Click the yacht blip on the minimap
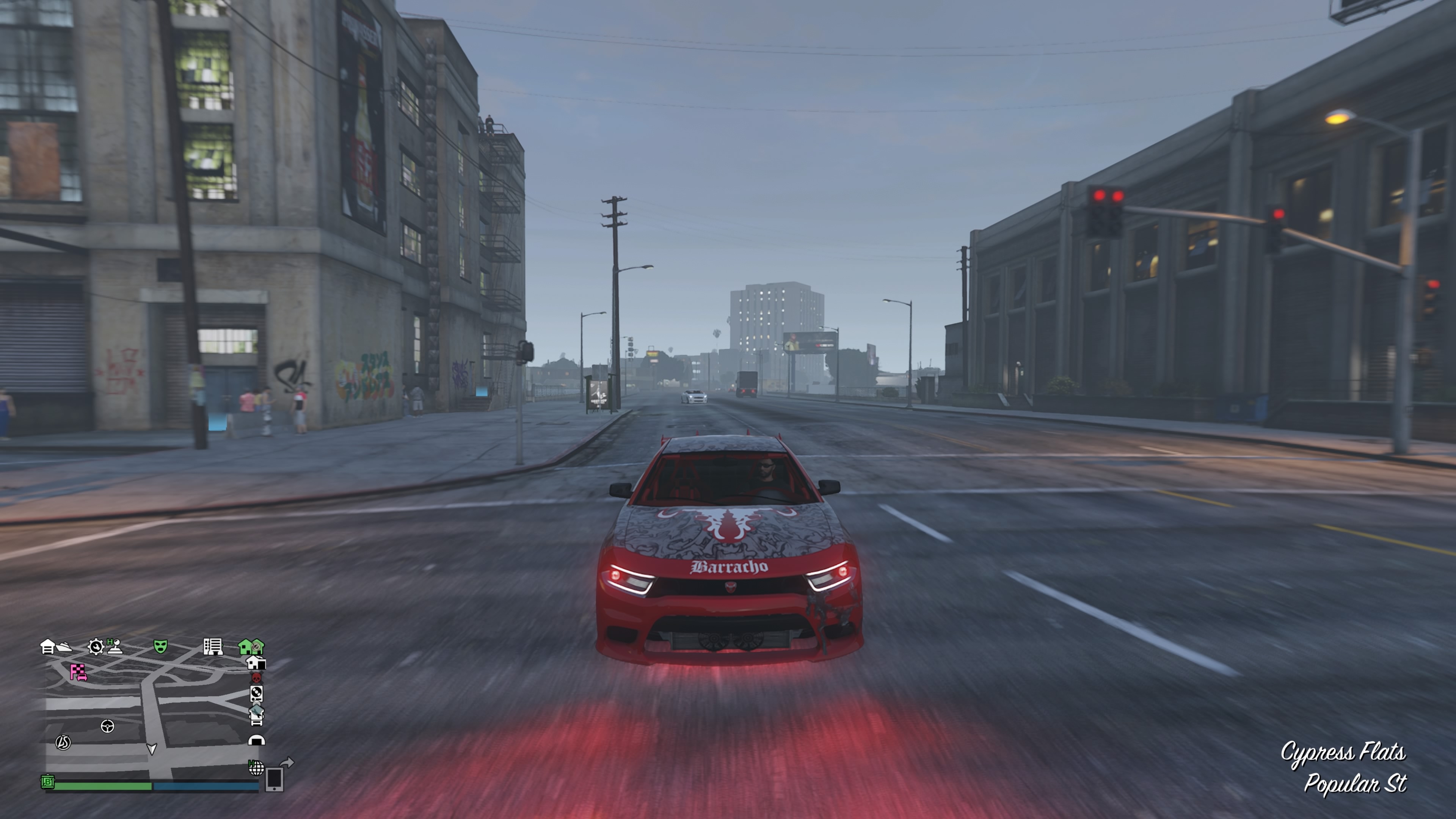 click(64, 648)
